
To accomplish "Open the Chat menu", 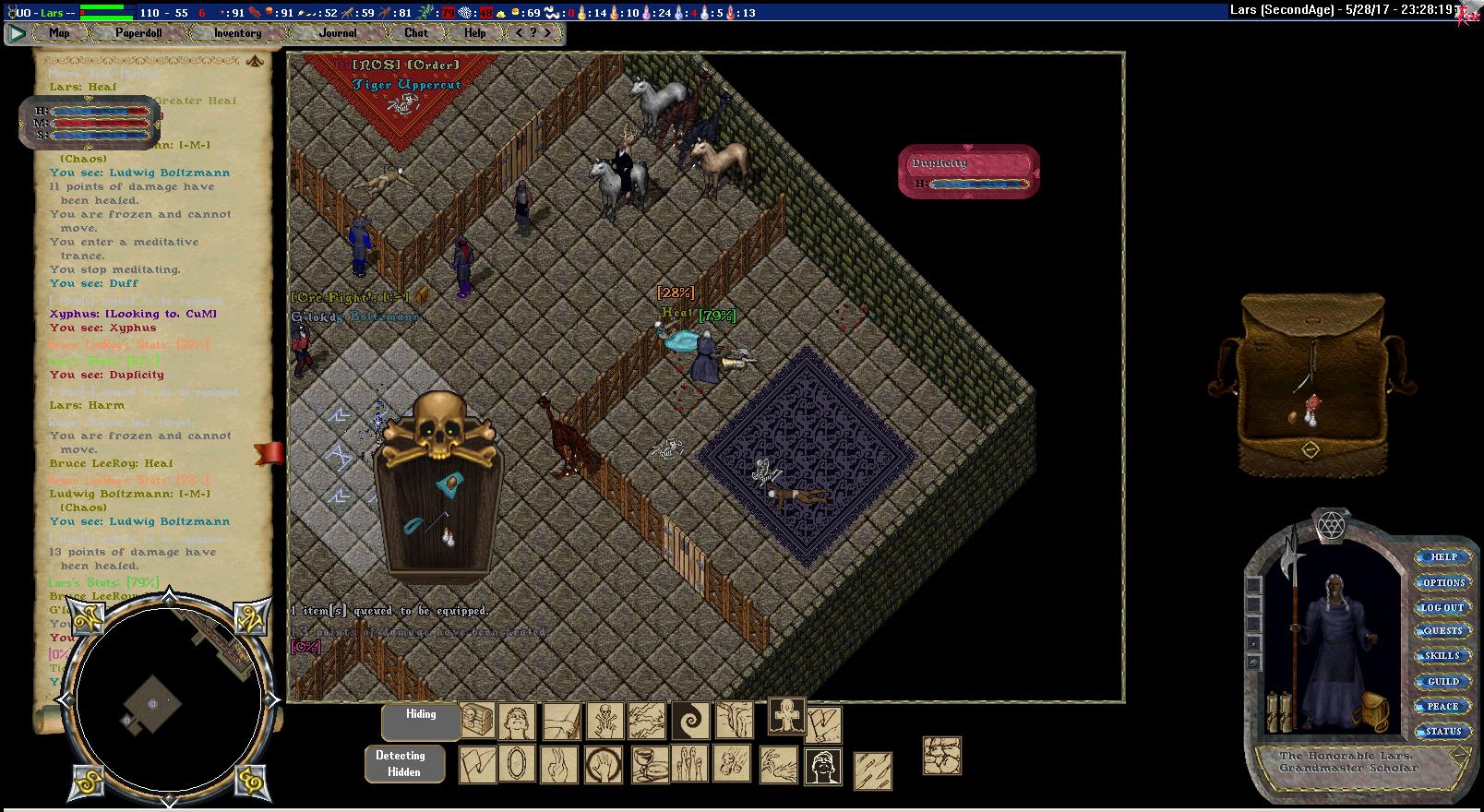I will [416, 33].
